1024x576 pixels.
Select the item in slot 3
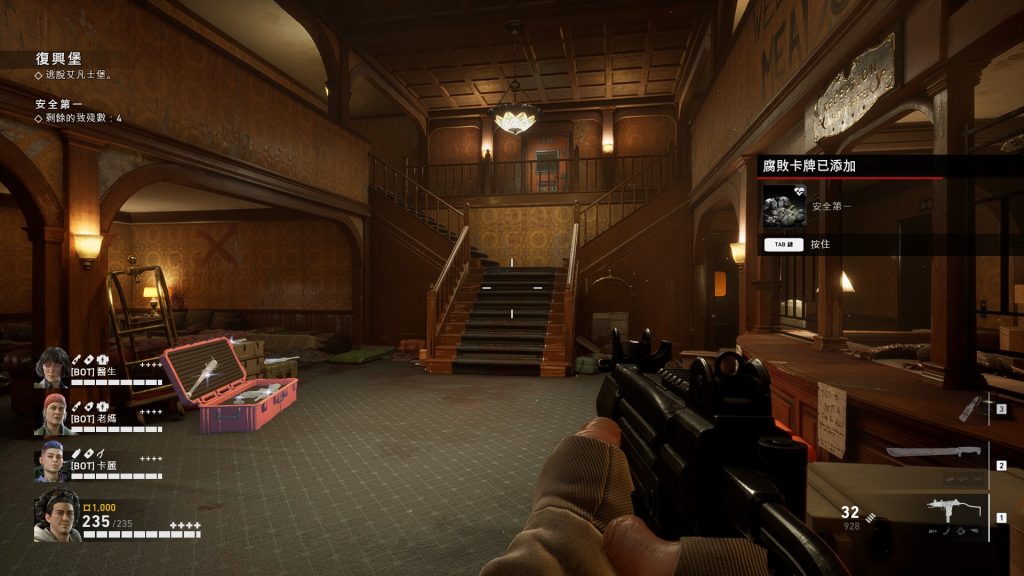[x=970, y=407]
